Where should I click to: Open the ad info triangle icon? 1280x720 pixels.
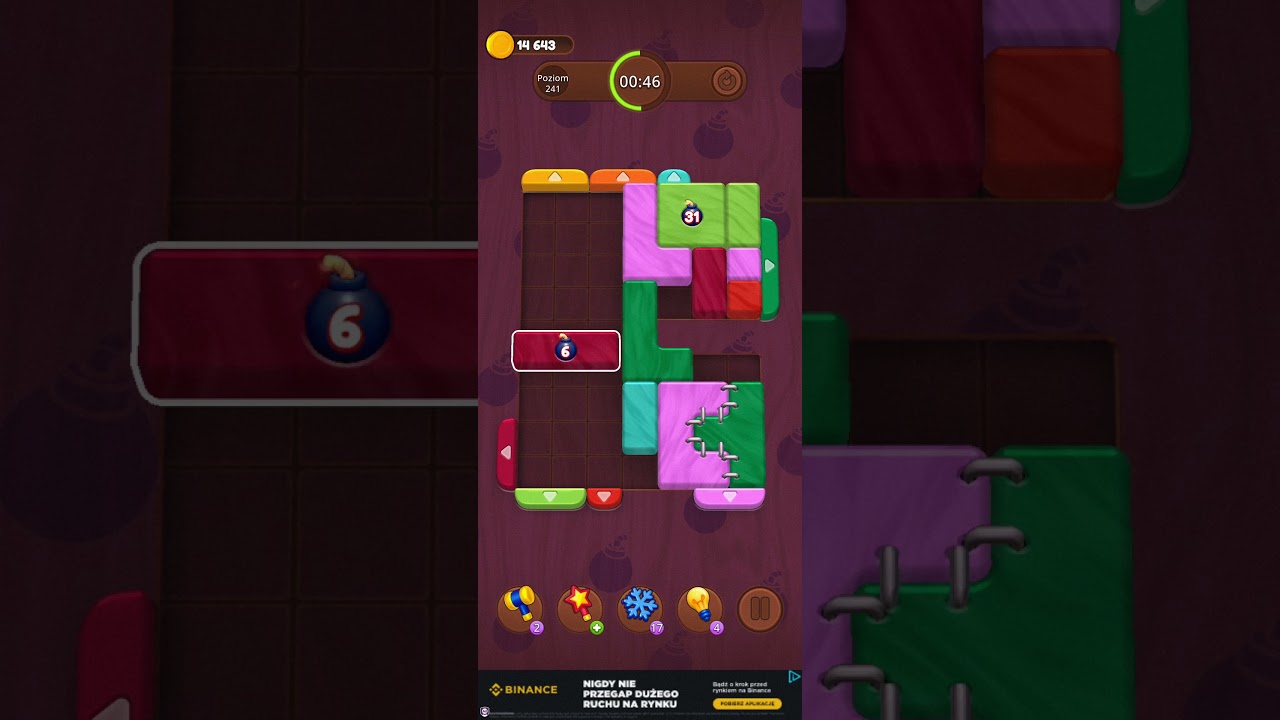(x=793, y=677)
